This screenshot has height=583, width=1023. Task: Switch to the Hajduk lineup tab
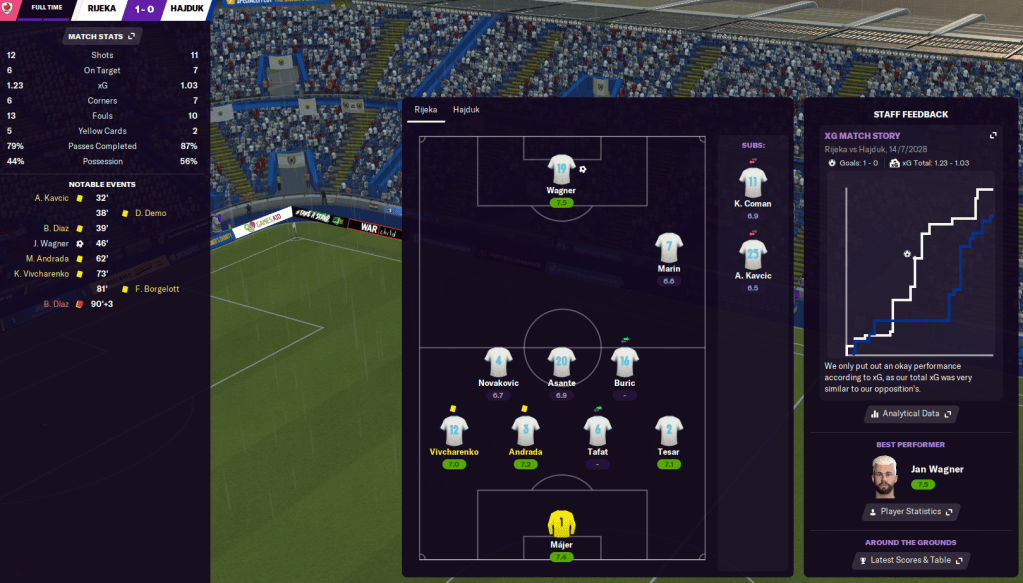tap(466, 109)
